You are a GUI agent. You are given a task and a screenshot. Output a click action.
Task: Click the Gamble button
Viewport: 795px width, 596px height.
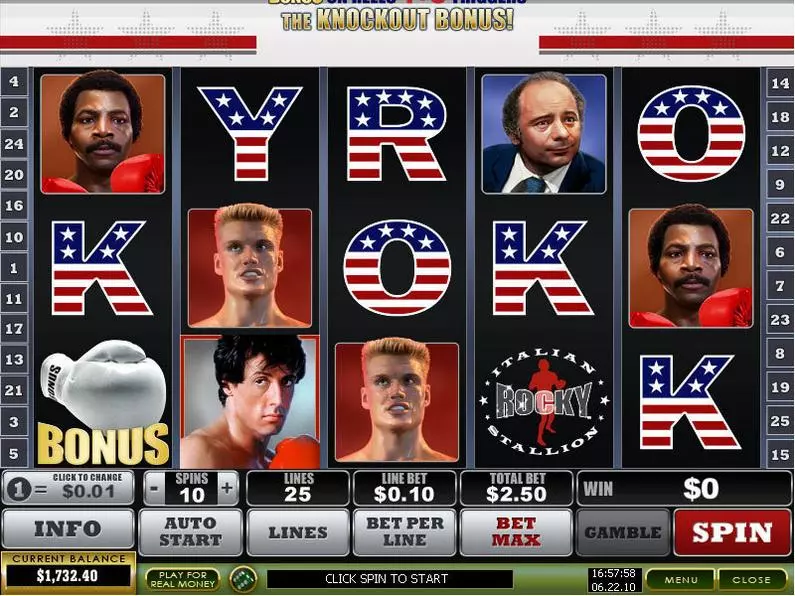[x=622, y=532]
